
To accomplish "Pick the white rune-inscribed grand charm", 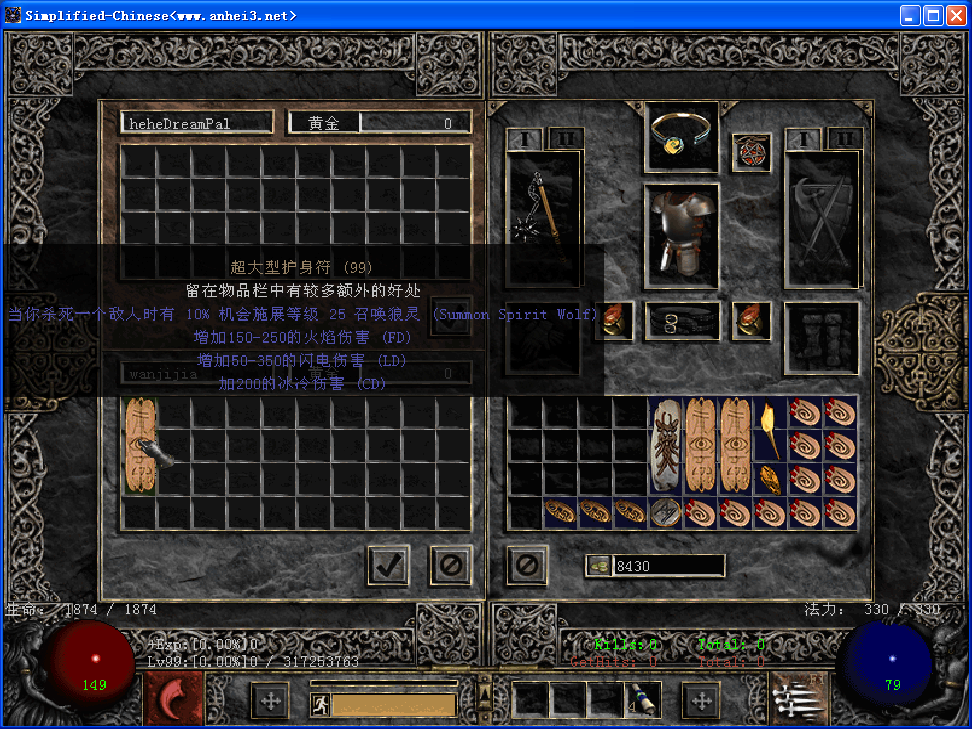I will coord(665,445).
